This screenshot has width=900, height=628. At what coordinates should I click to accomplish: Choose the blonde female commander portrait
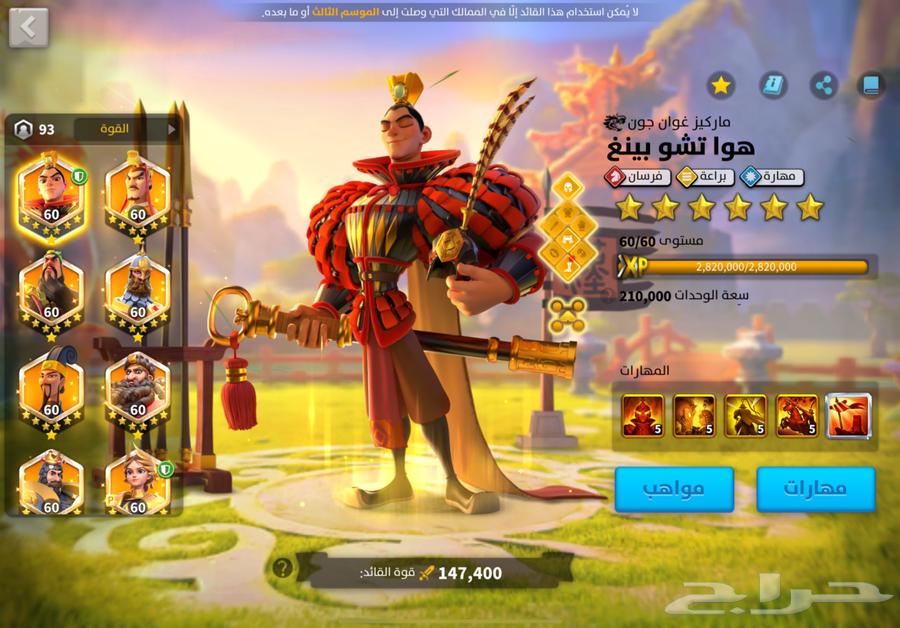tap(137, 482)
